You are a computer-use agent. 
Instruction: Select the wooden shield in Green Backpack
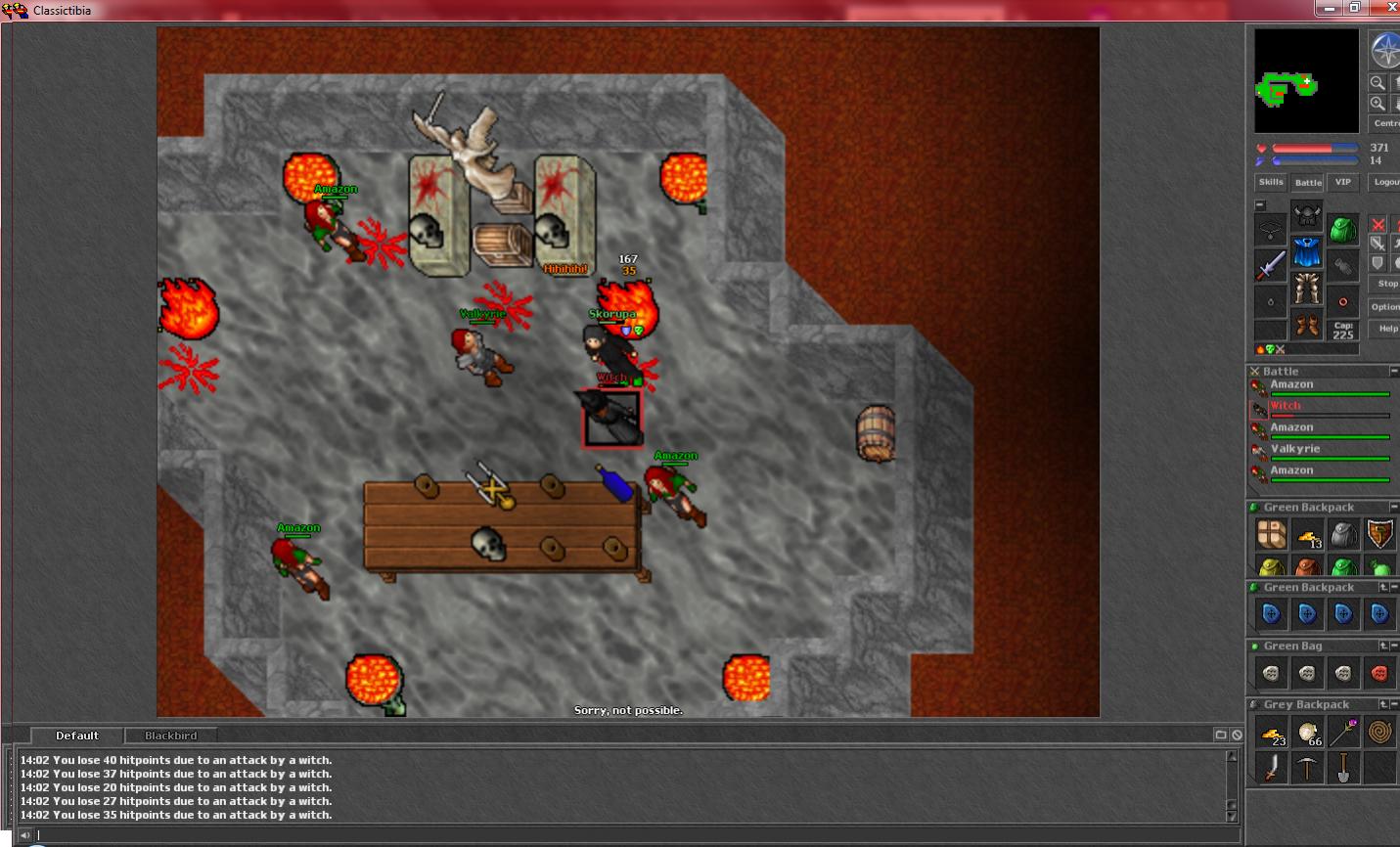1379,534
